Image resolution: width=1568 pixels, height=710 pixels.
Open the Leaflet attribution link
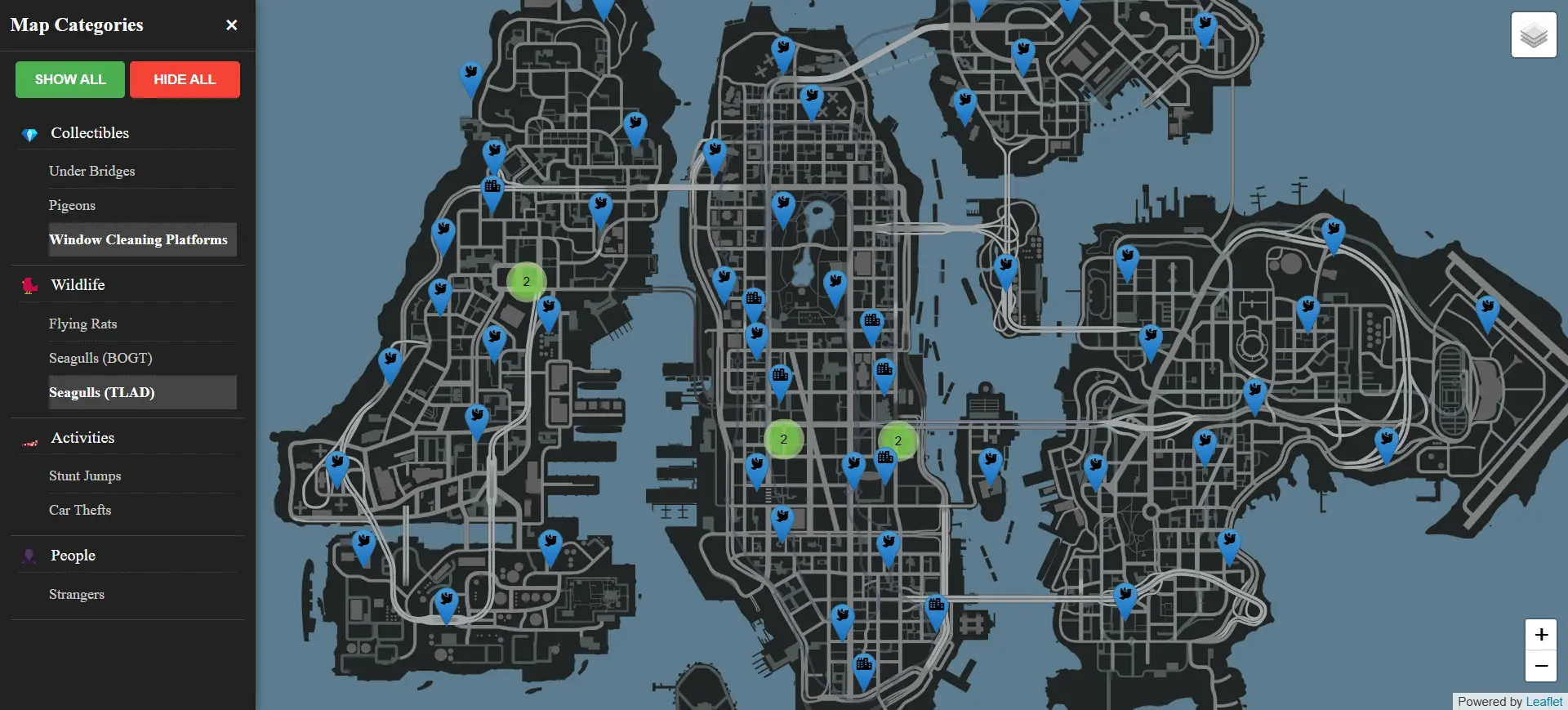[x=1544, y=701]
